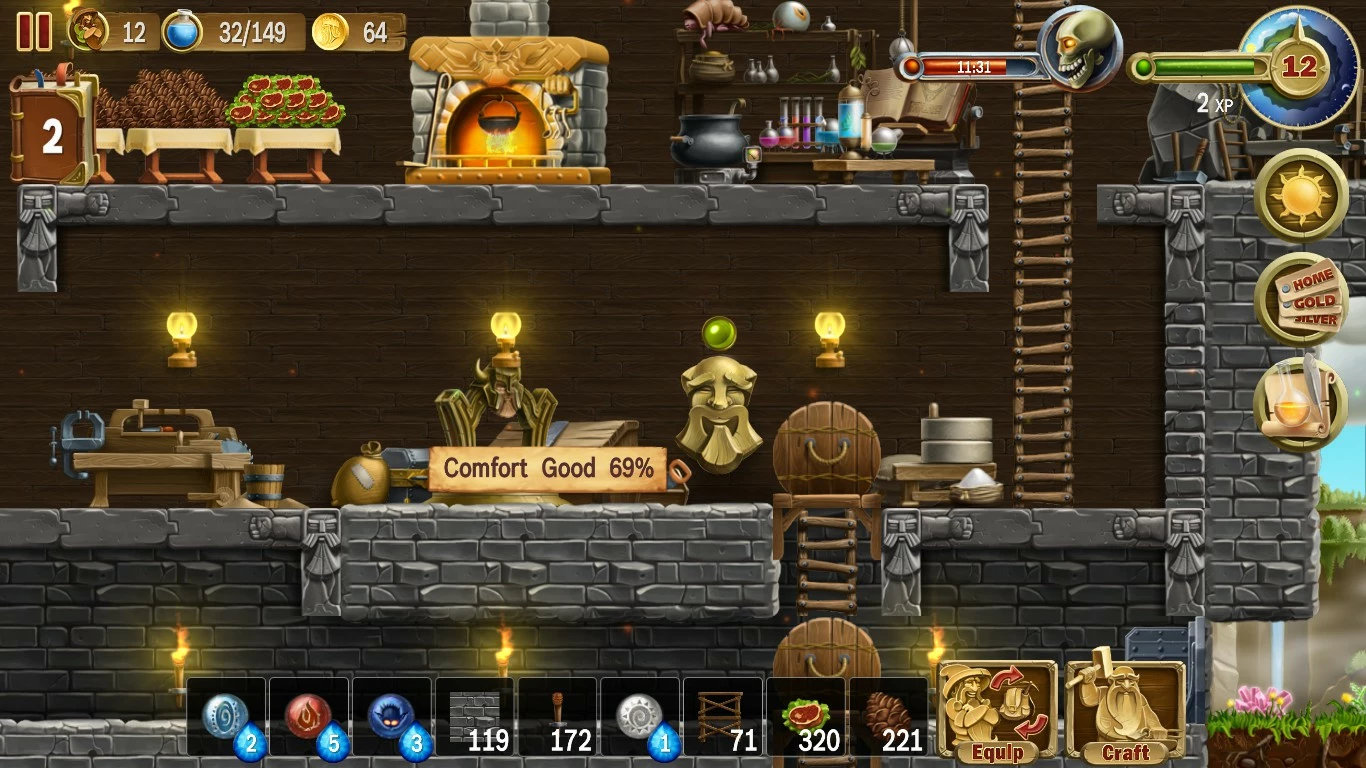Select the stone brick wall slot
Viewport: 1366px width, 768px height.
[x=474, y=718]
